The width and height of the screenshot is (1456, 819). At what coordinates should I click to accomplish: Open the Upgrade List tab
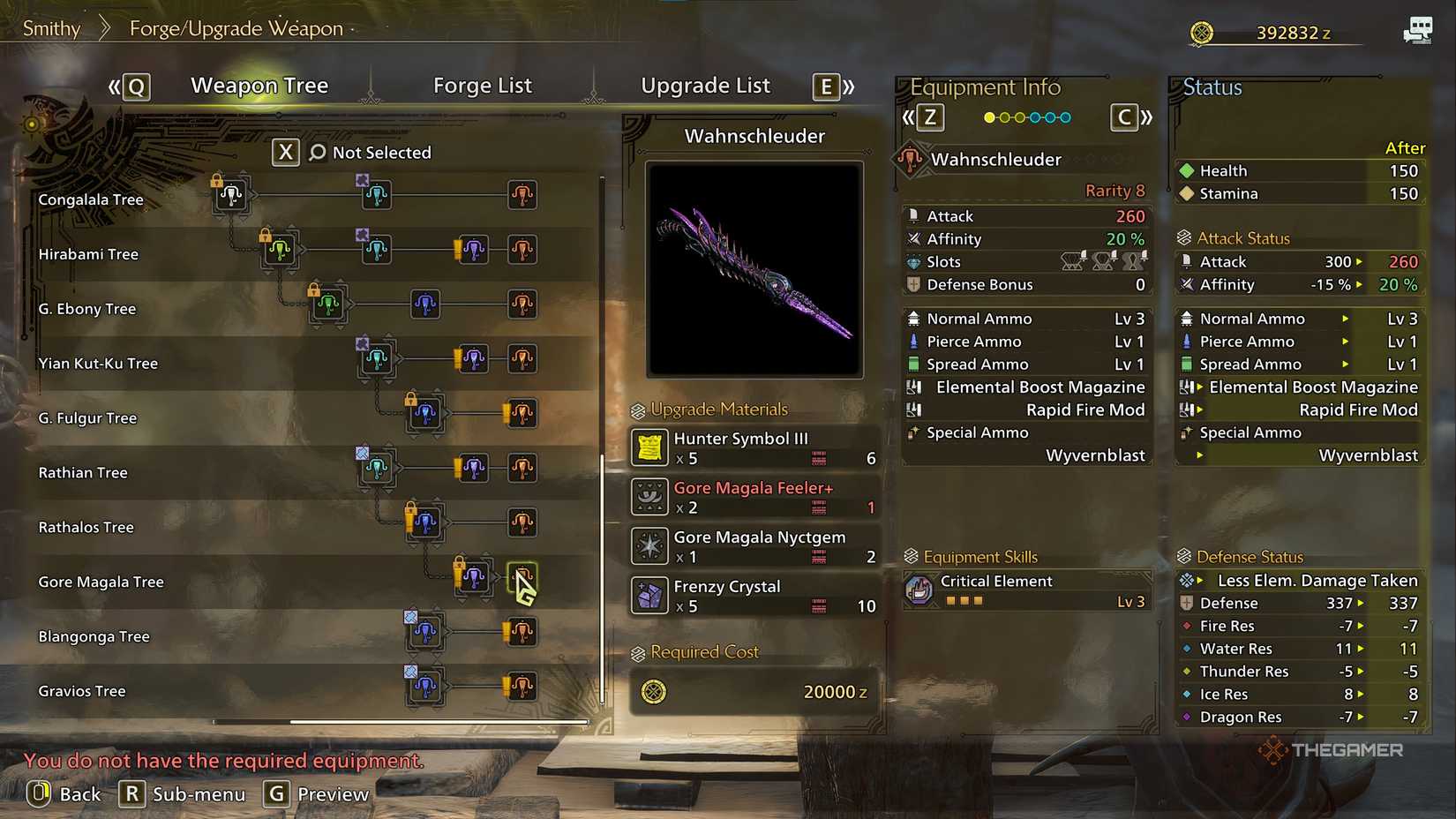coord(705,85)
